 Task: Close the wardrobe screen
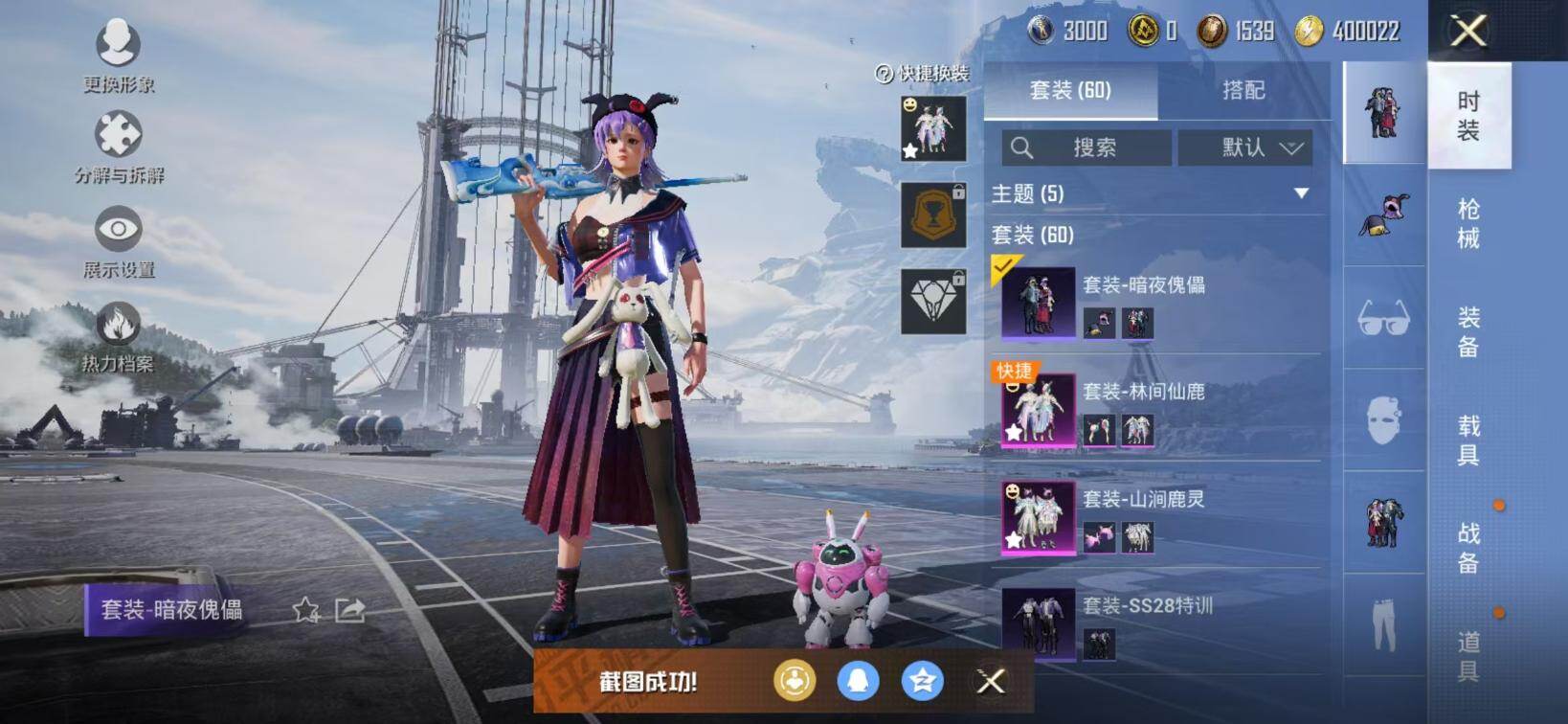pos(1467,31)
